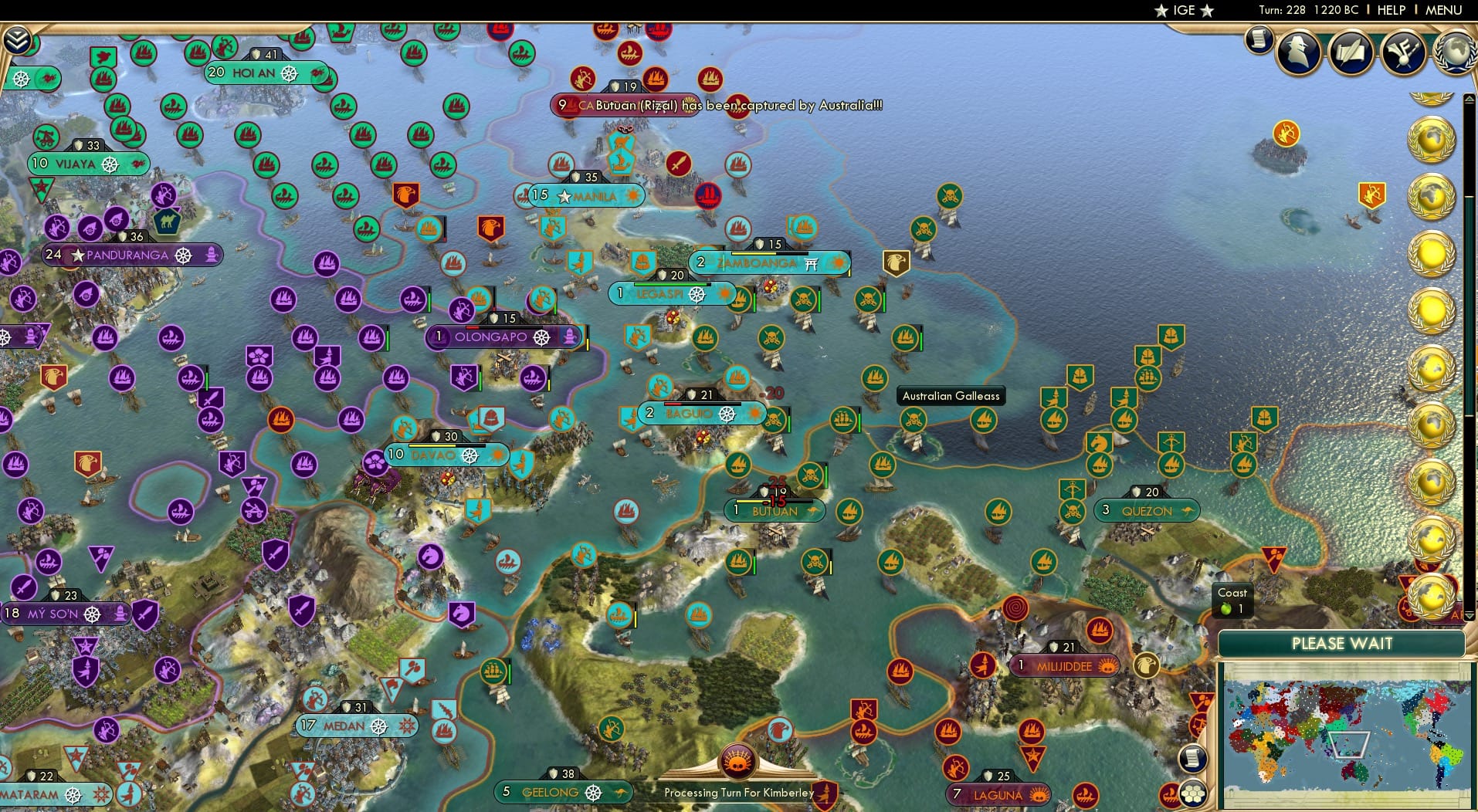
Task: Open the HELP menu item
Action: point(1391,10)
